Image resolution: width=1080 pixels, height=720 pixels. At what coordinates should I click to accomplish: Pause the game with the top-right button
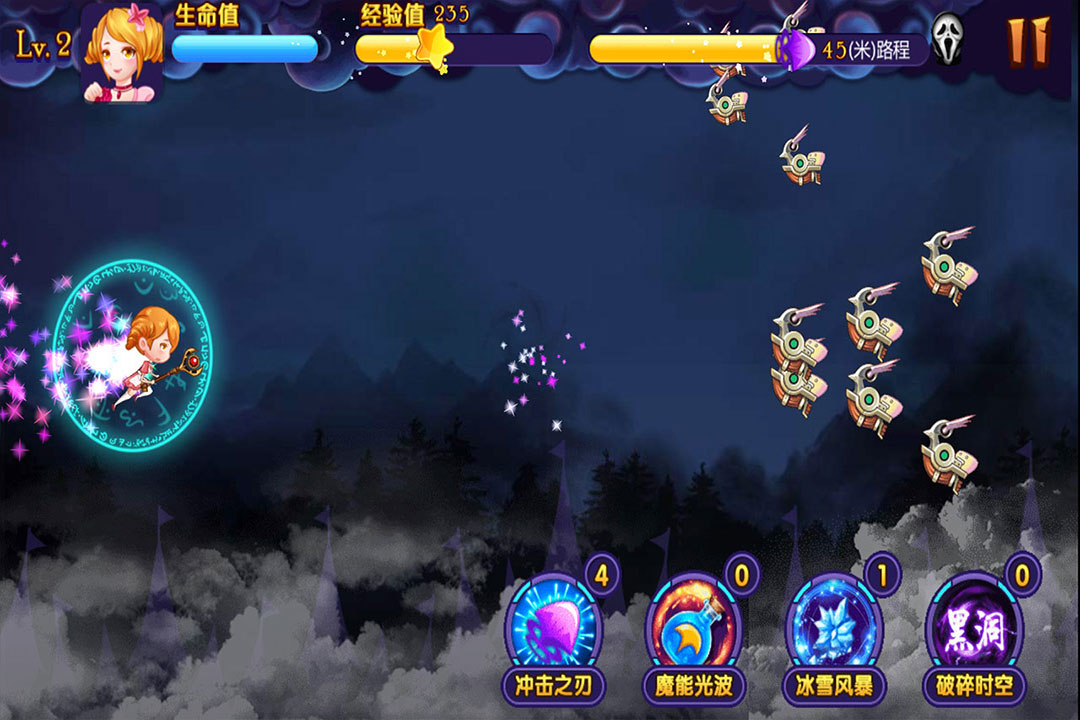click(x=1028, y=41)
